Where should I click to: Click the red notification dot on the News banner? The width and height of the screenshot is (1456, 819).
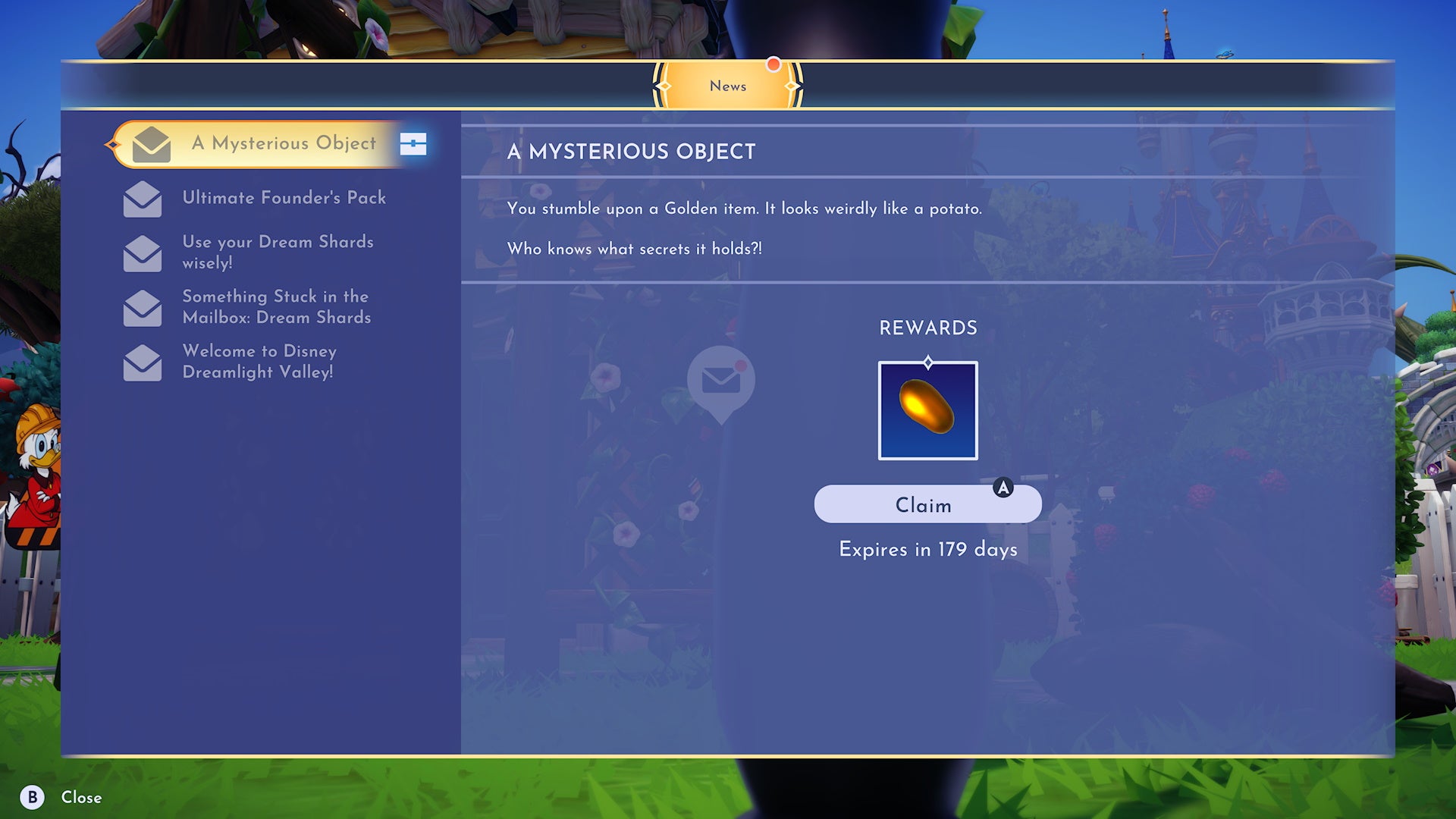tap(773, 65)
